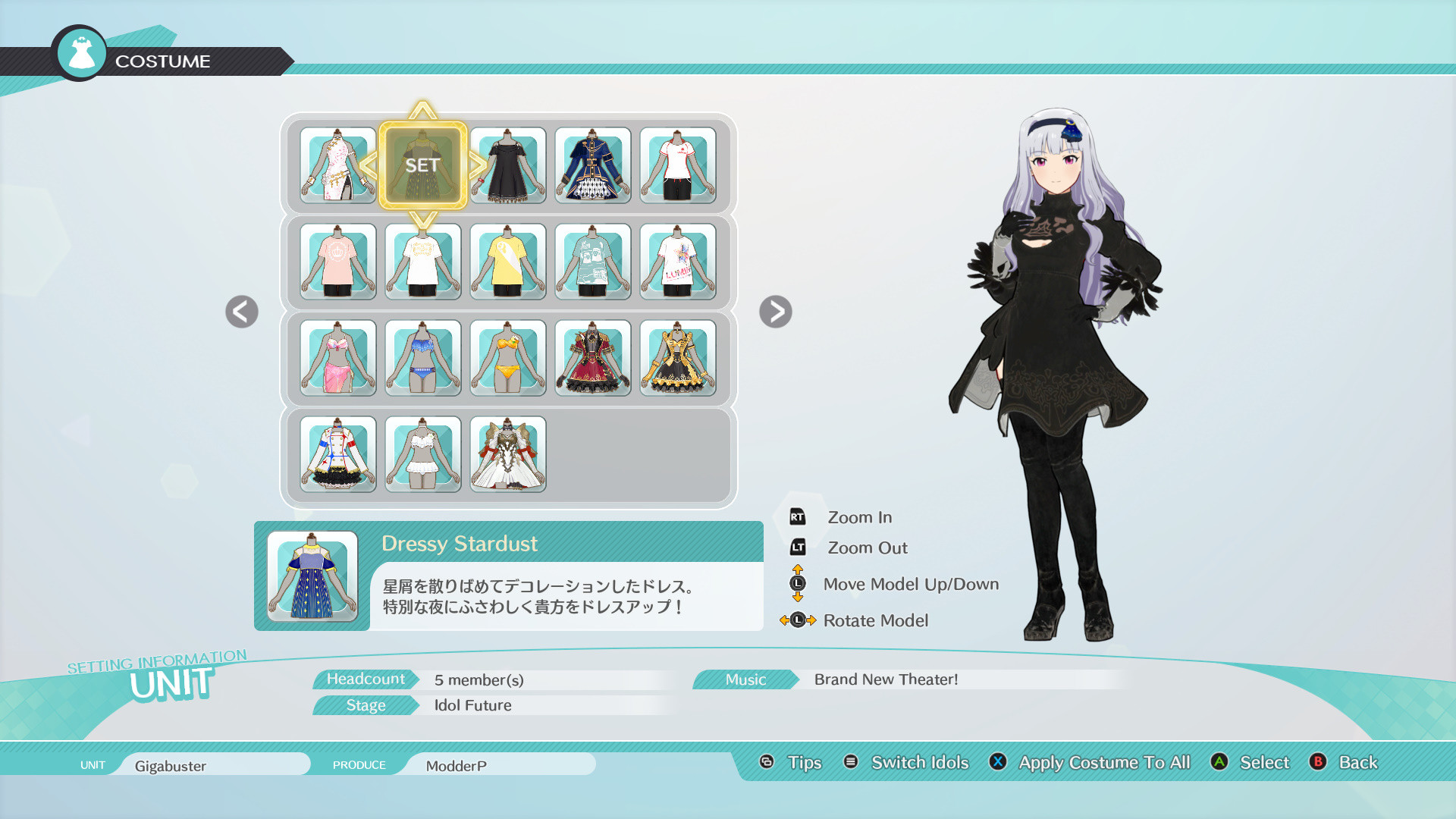The height and width of the screenshot is (819, 1456).
Task: Select the pink T-shirt costume icon
Action: (338, 262)
